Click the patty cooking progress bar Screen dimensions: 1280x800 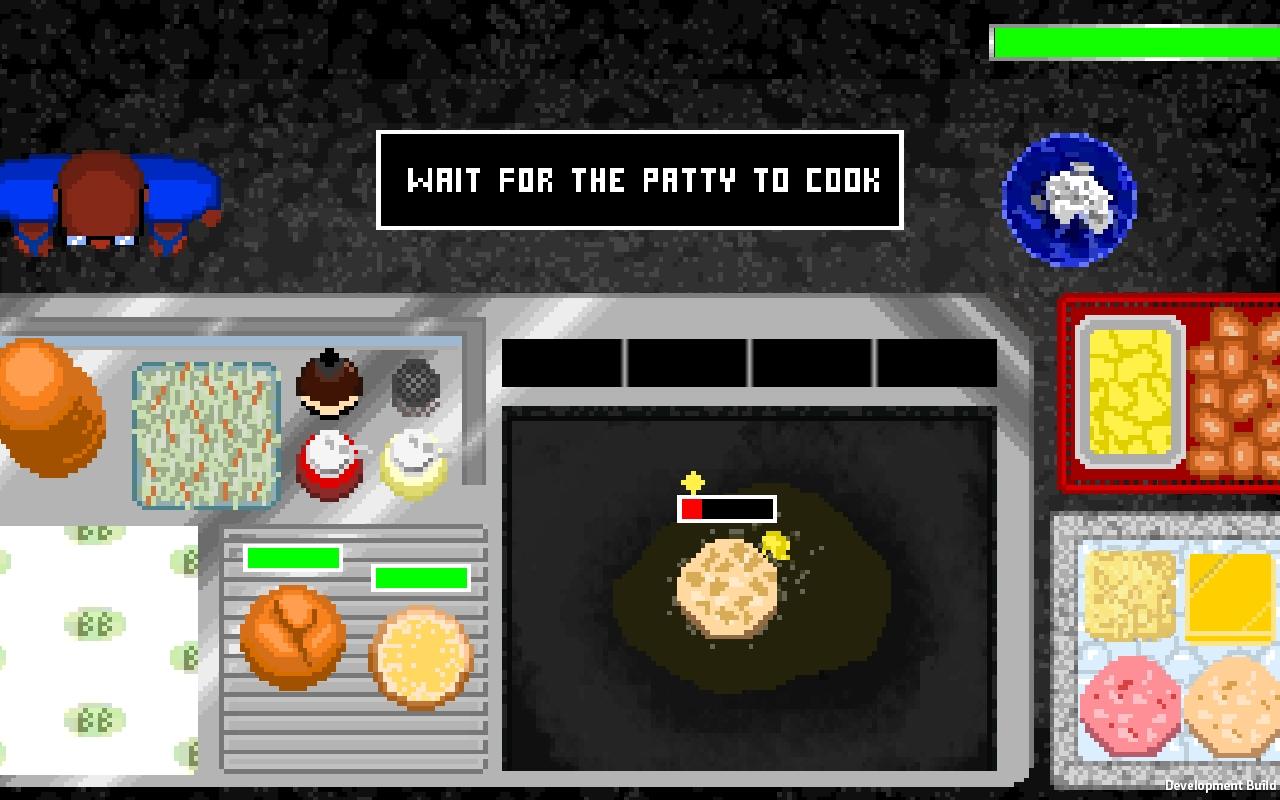(x=727, y=508)
